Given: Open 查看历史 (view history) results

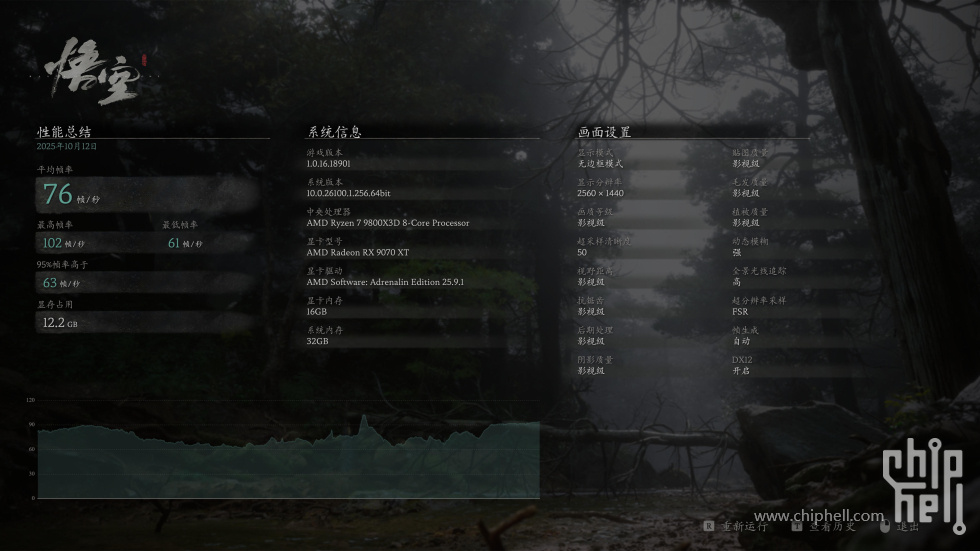Looking at the screenshot, I should coord(831,526).
